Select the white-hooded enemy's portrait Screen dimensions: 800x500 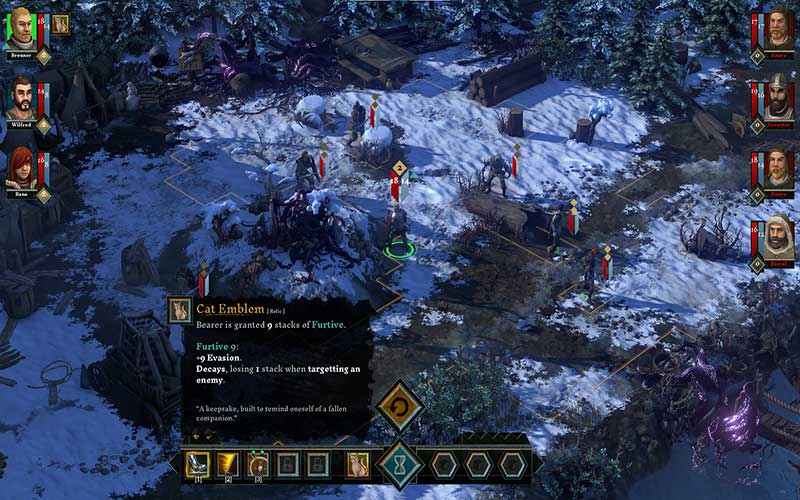(778, 236)
